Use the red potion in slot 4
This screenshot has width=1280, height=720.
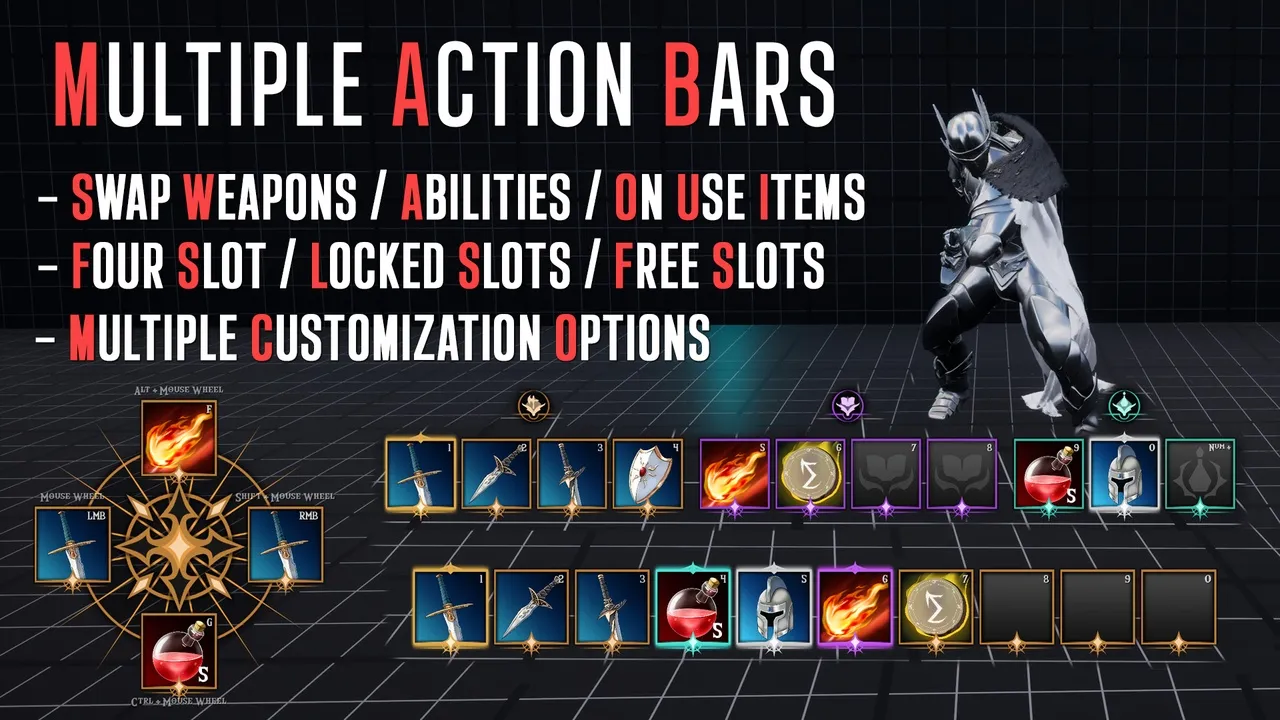[x=693, y=606]
